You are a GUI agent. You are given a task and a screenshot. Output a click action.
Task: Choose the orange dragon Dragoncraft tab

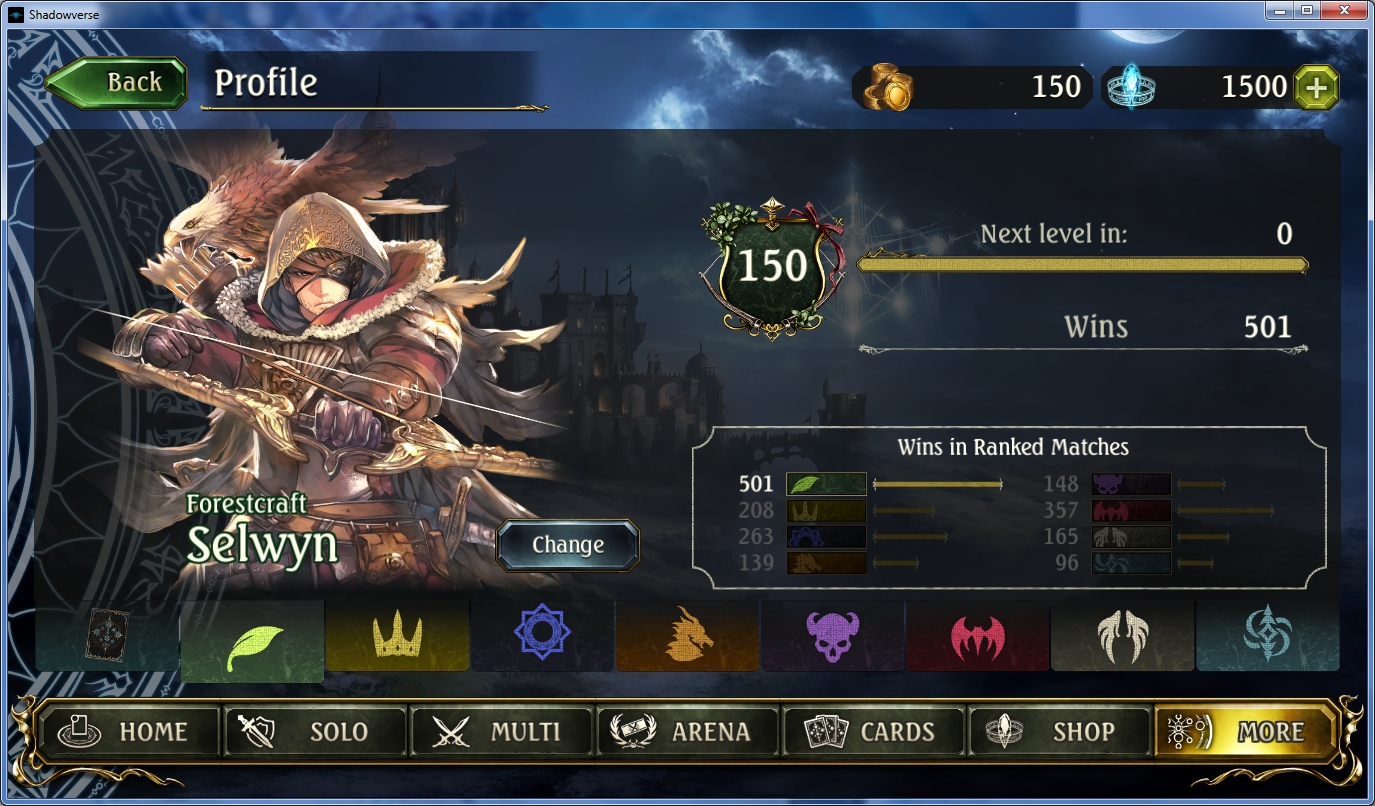coord(687,636)
